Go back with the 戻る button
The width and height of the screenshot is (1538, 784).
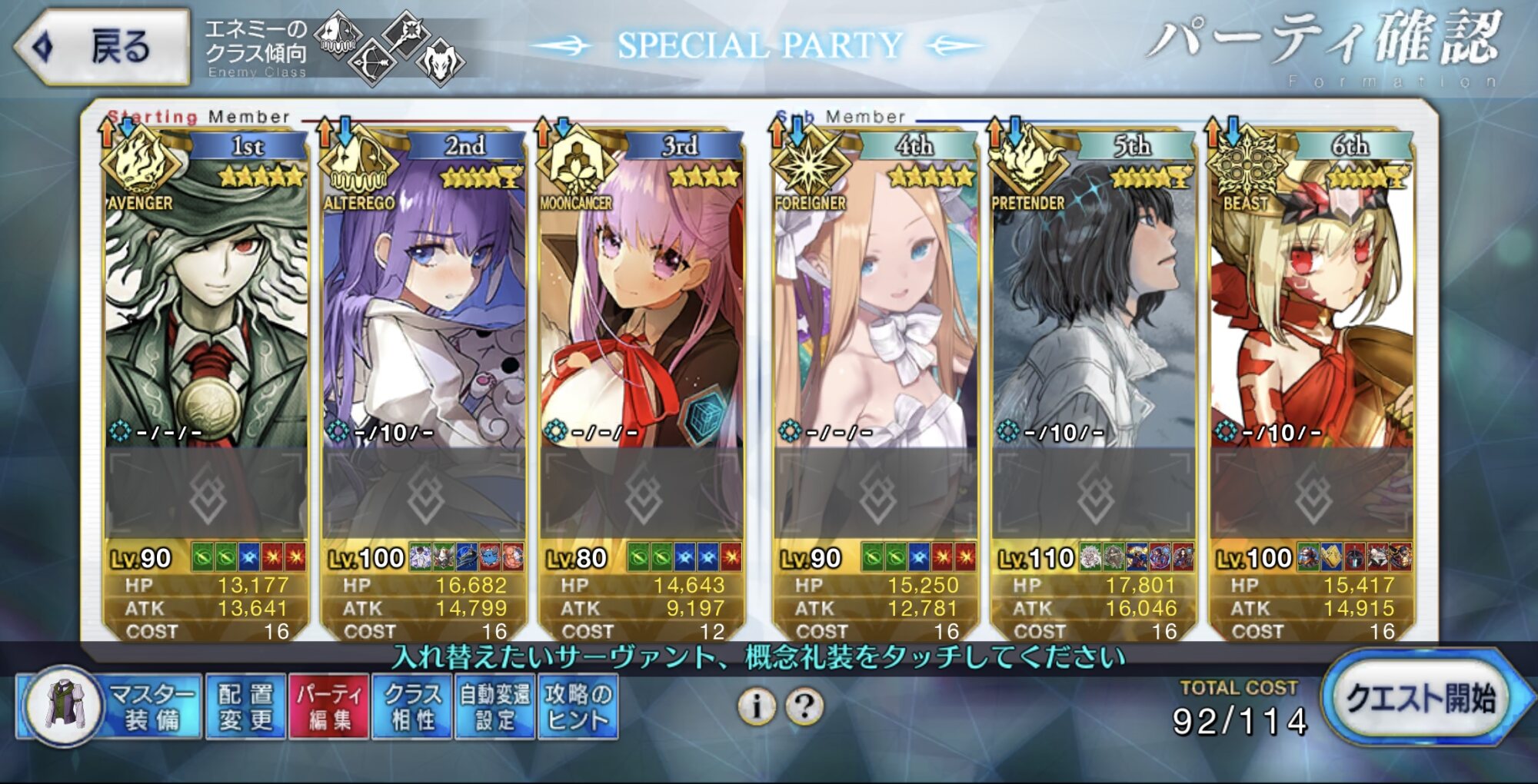tap(102, 46)
